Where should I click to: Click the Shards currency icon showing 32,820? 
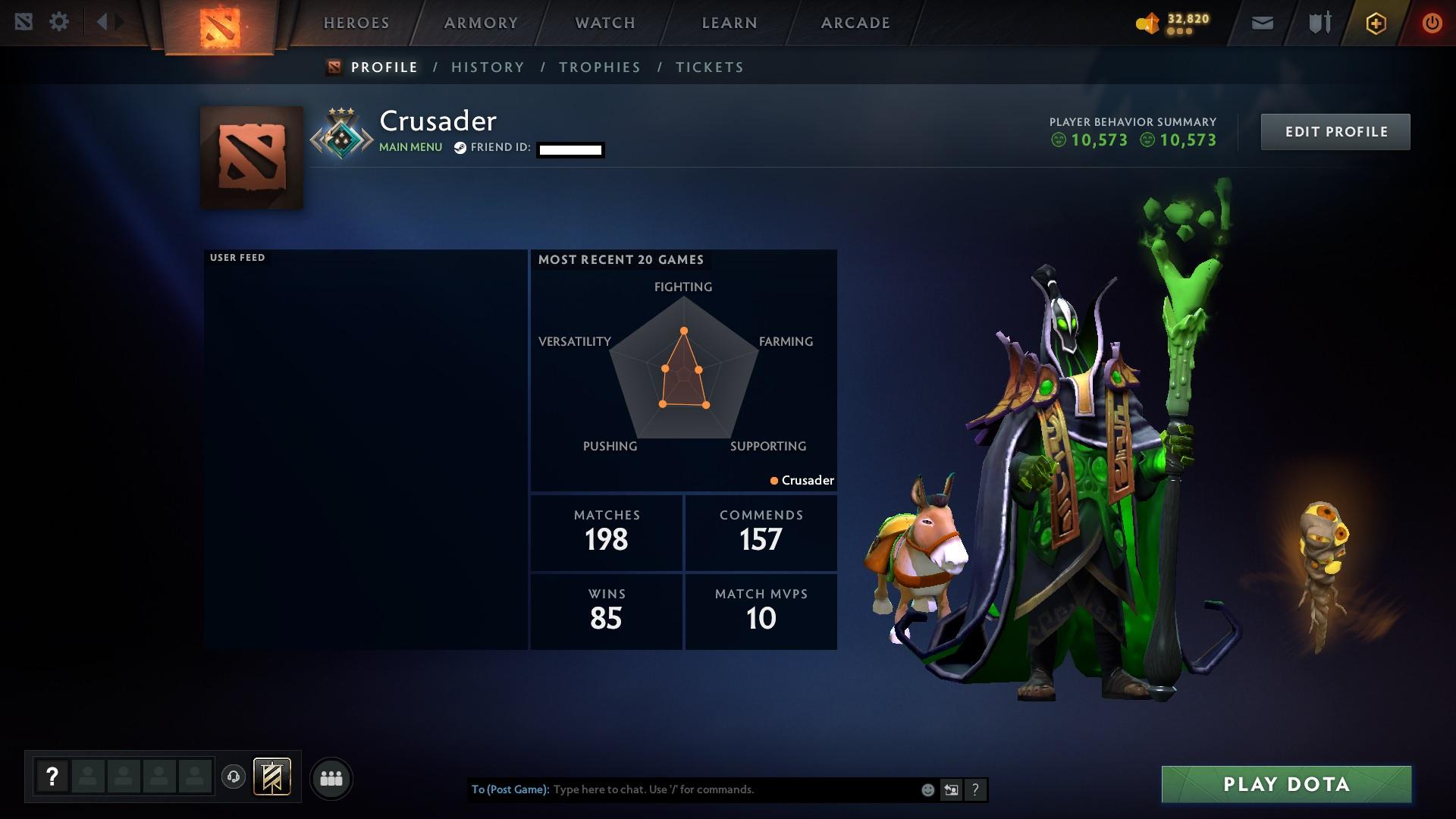coord(1147,22)
